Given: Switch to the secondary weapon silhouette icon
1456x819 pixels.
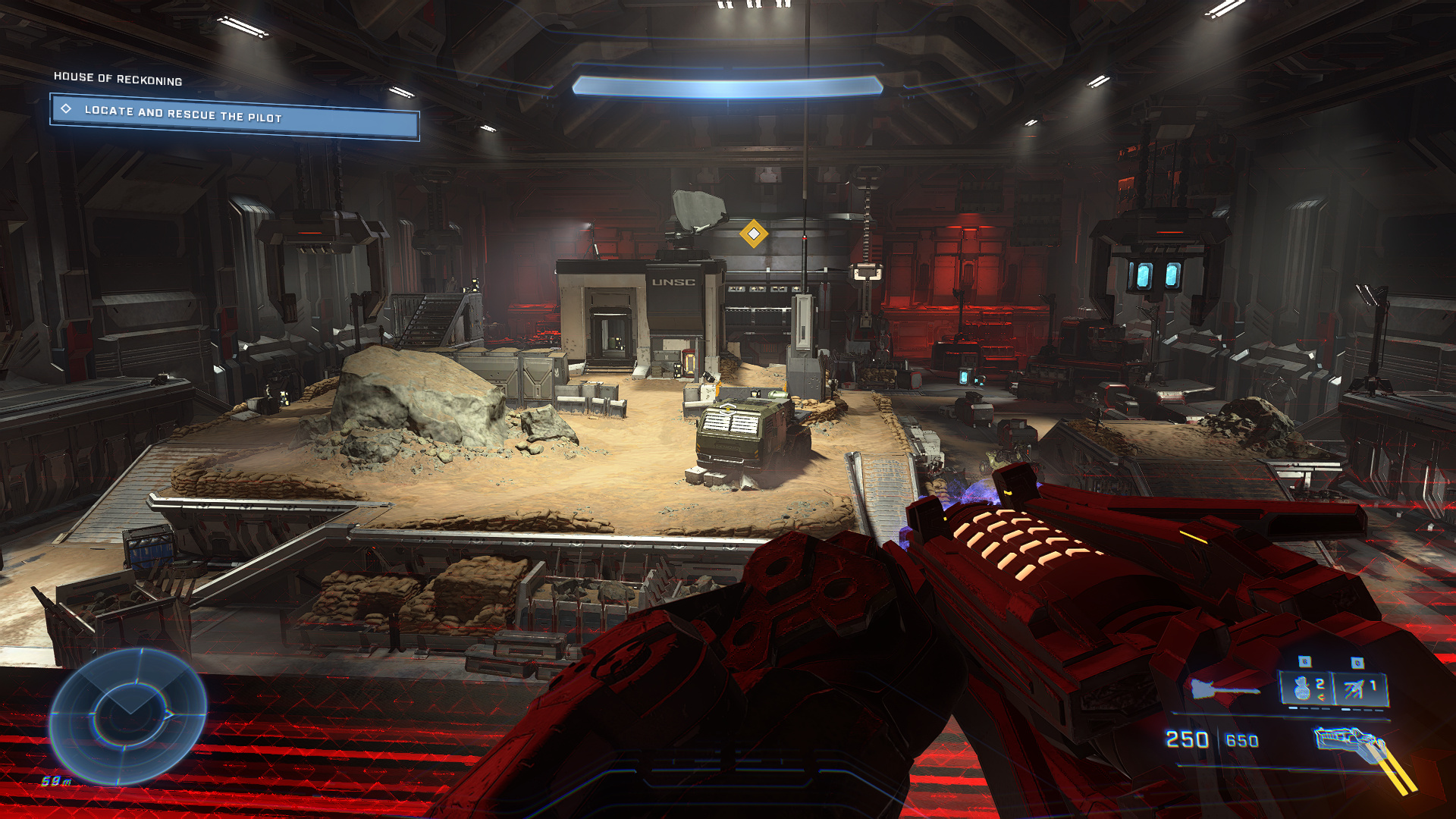Looking at the screenshot, I should (1222, 689).
